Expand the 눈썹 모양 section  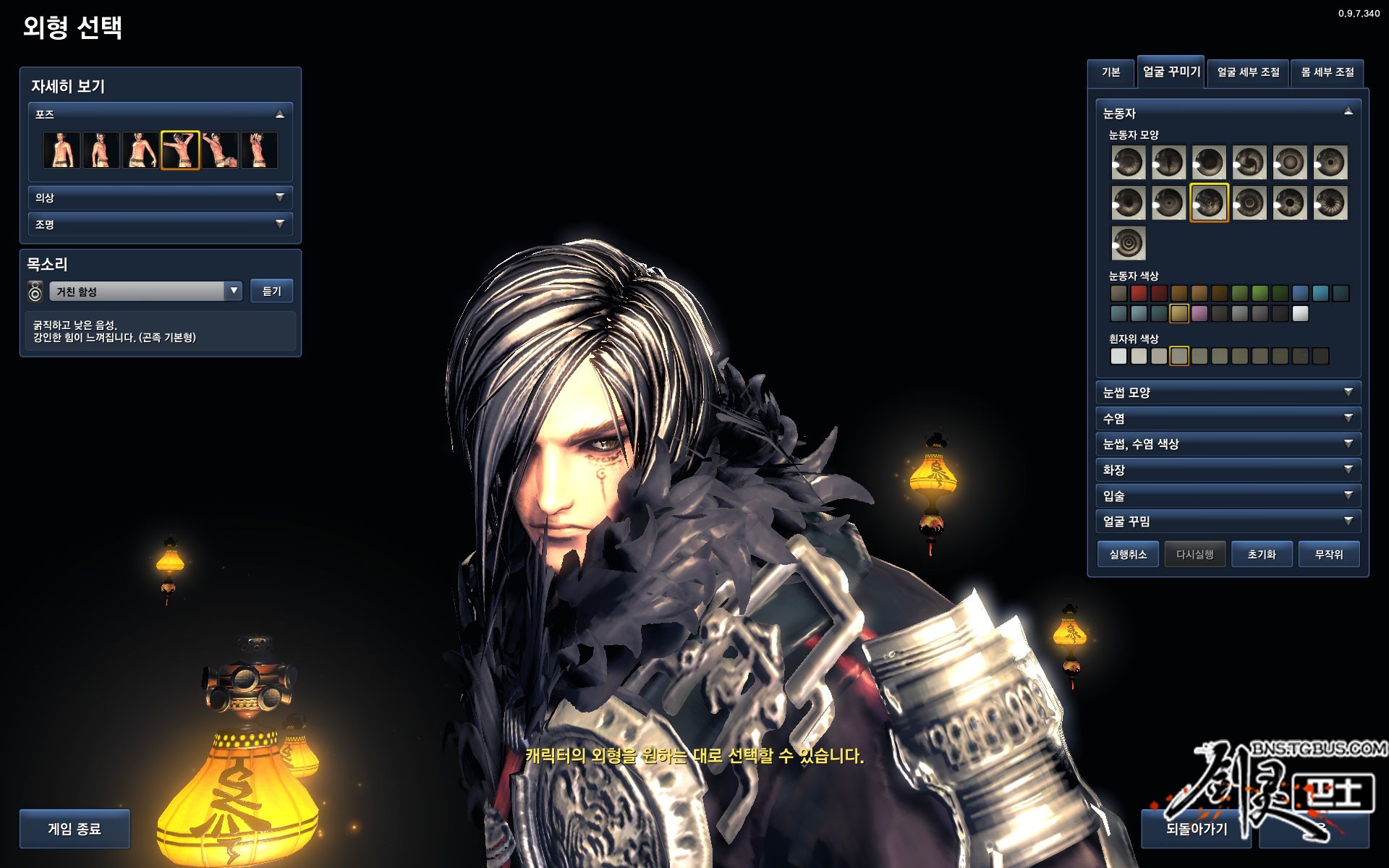click(x=1228, y=393)
